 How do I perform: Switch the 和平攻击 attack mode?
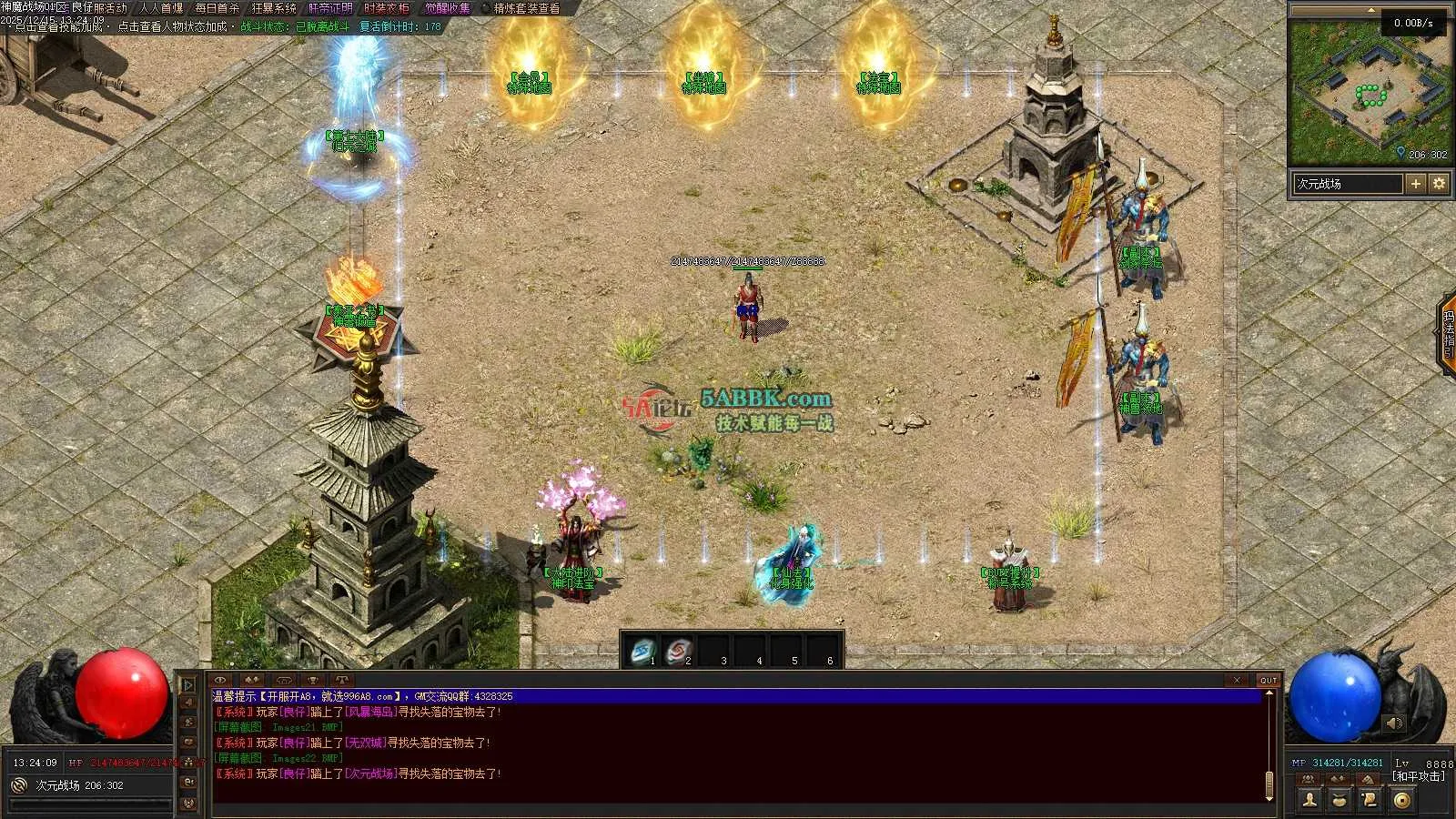[x=1418, y=776]
